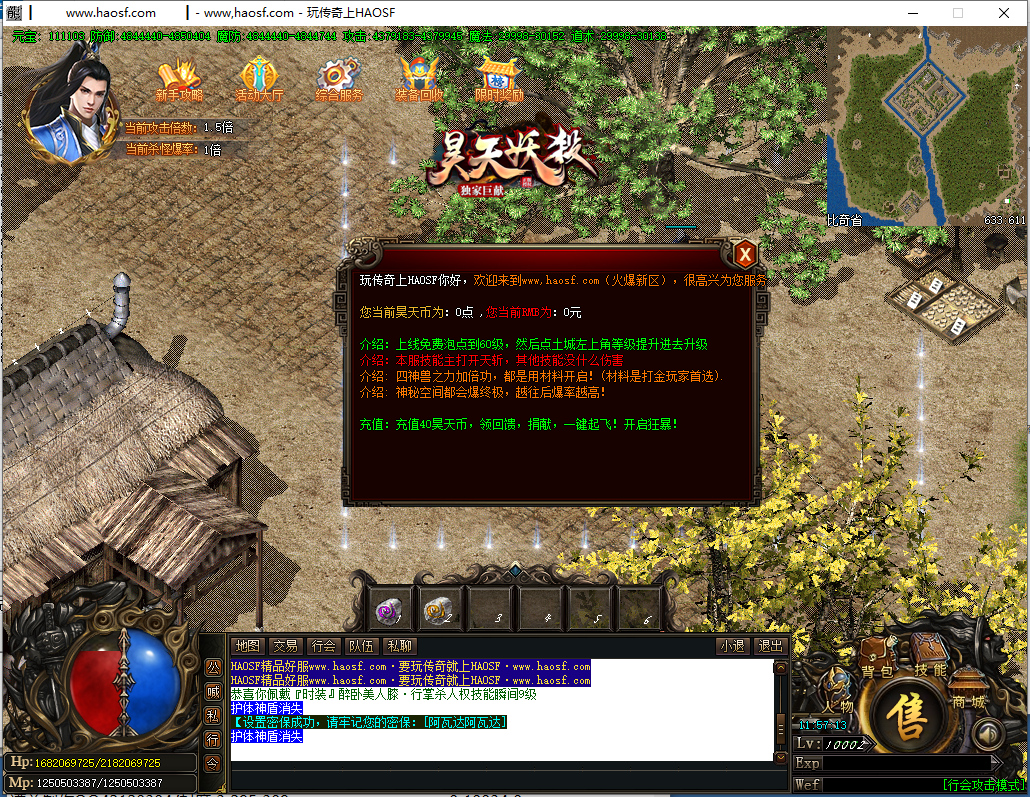Open the 交易 trade button
Image resolution: width=1030 pixels, height=797 pixels.
pyautogui.click(x=286, y=646)
